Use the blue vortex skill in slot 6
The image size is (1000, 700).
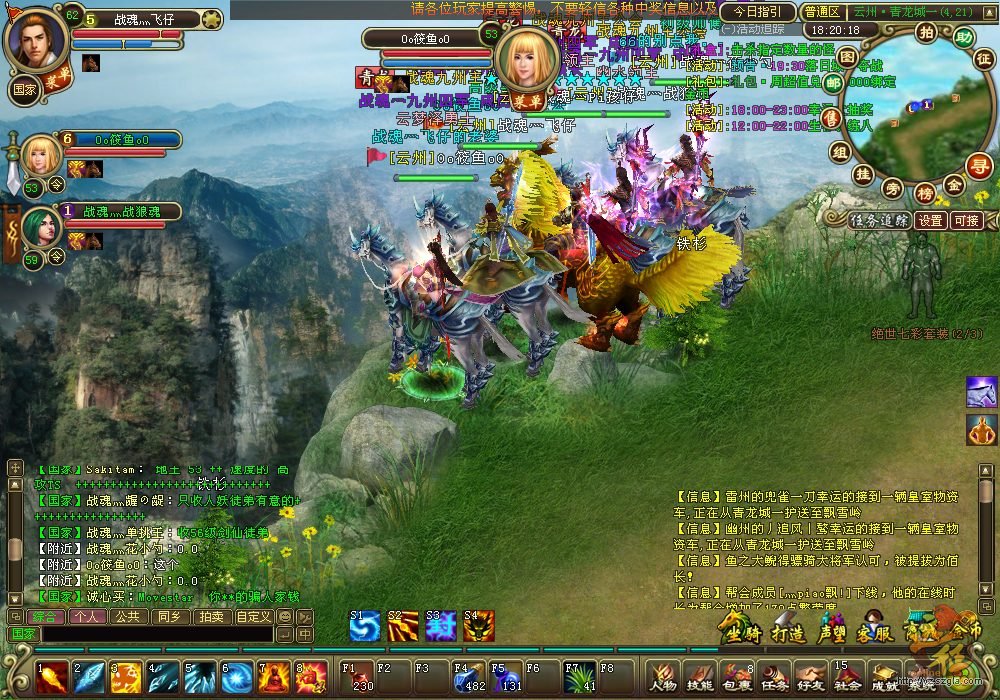pyautogui.click(x=237, y=678)
